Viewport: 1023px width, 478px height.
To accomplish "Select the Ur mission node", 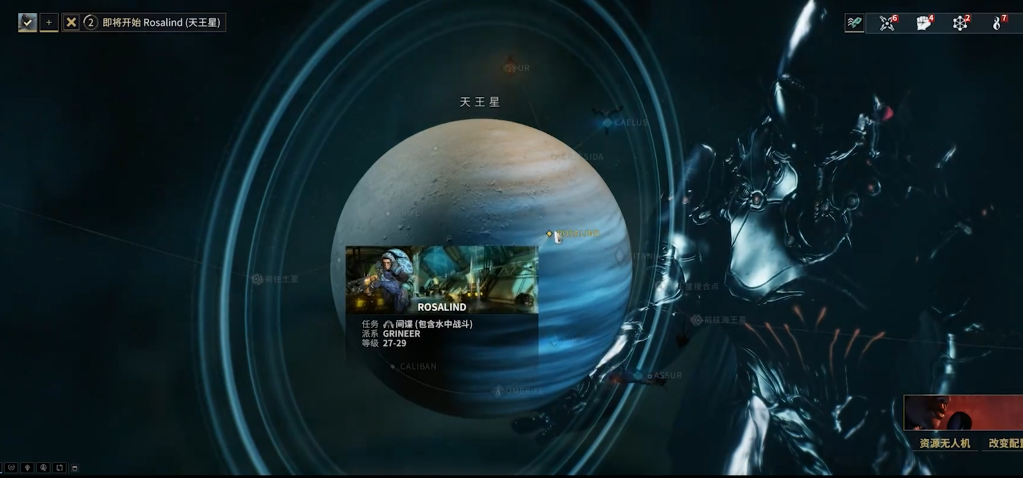I will coord(509,68).
